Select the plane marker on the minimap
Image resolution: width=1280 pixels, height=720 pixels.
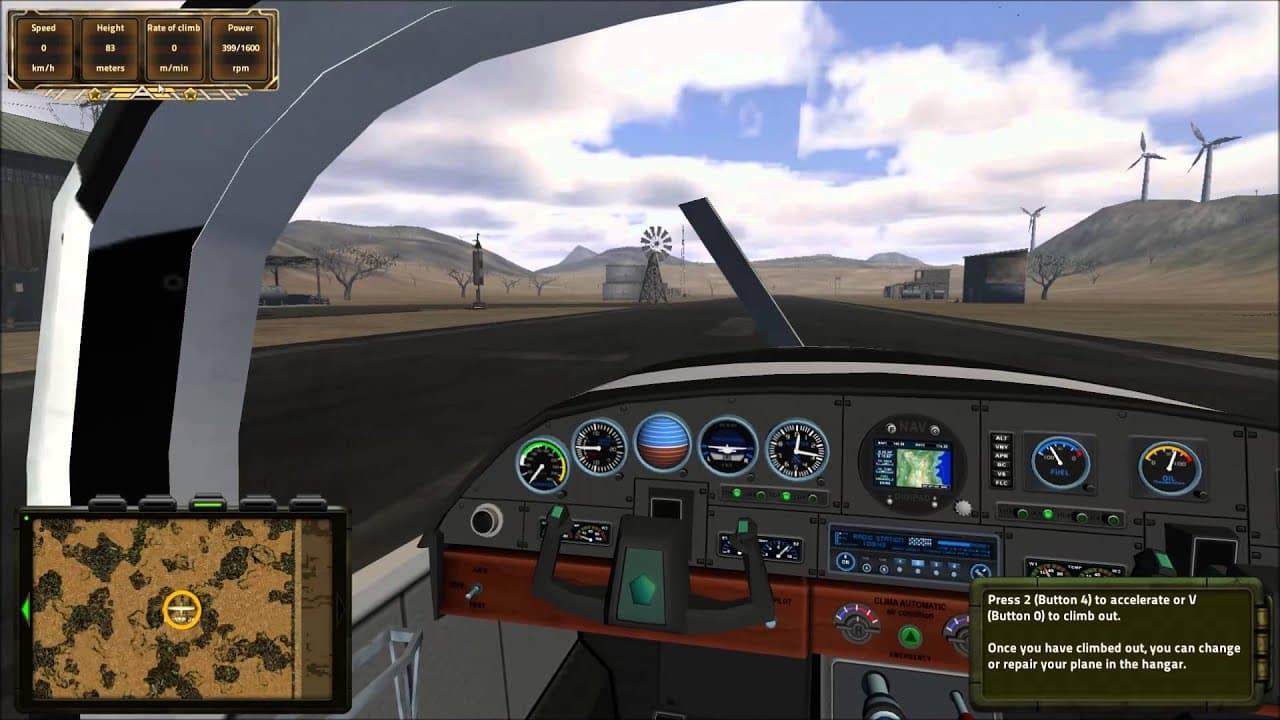pos(182,608)
